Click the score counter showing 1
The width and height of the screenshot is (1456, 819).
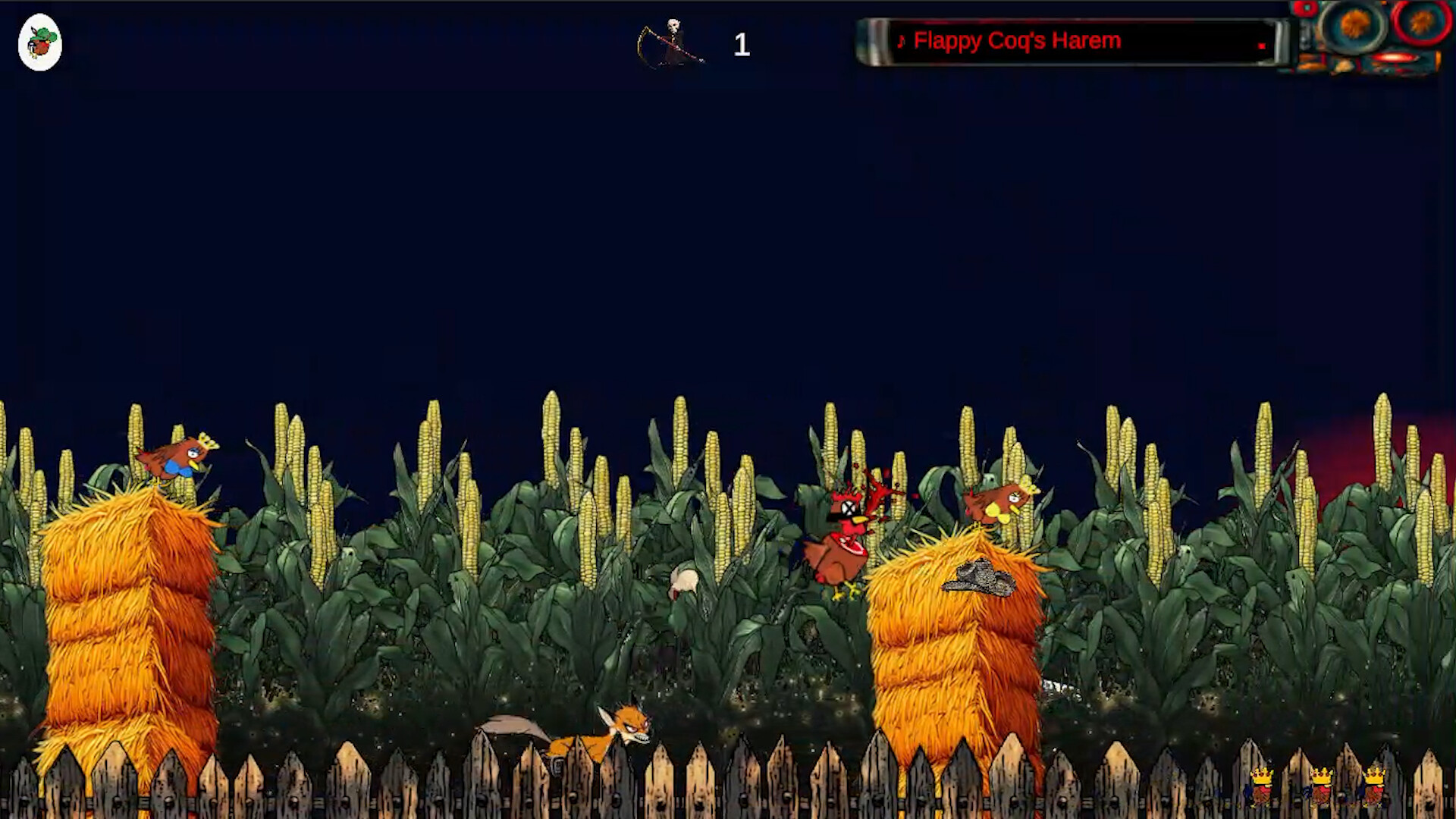coord(741,45)
